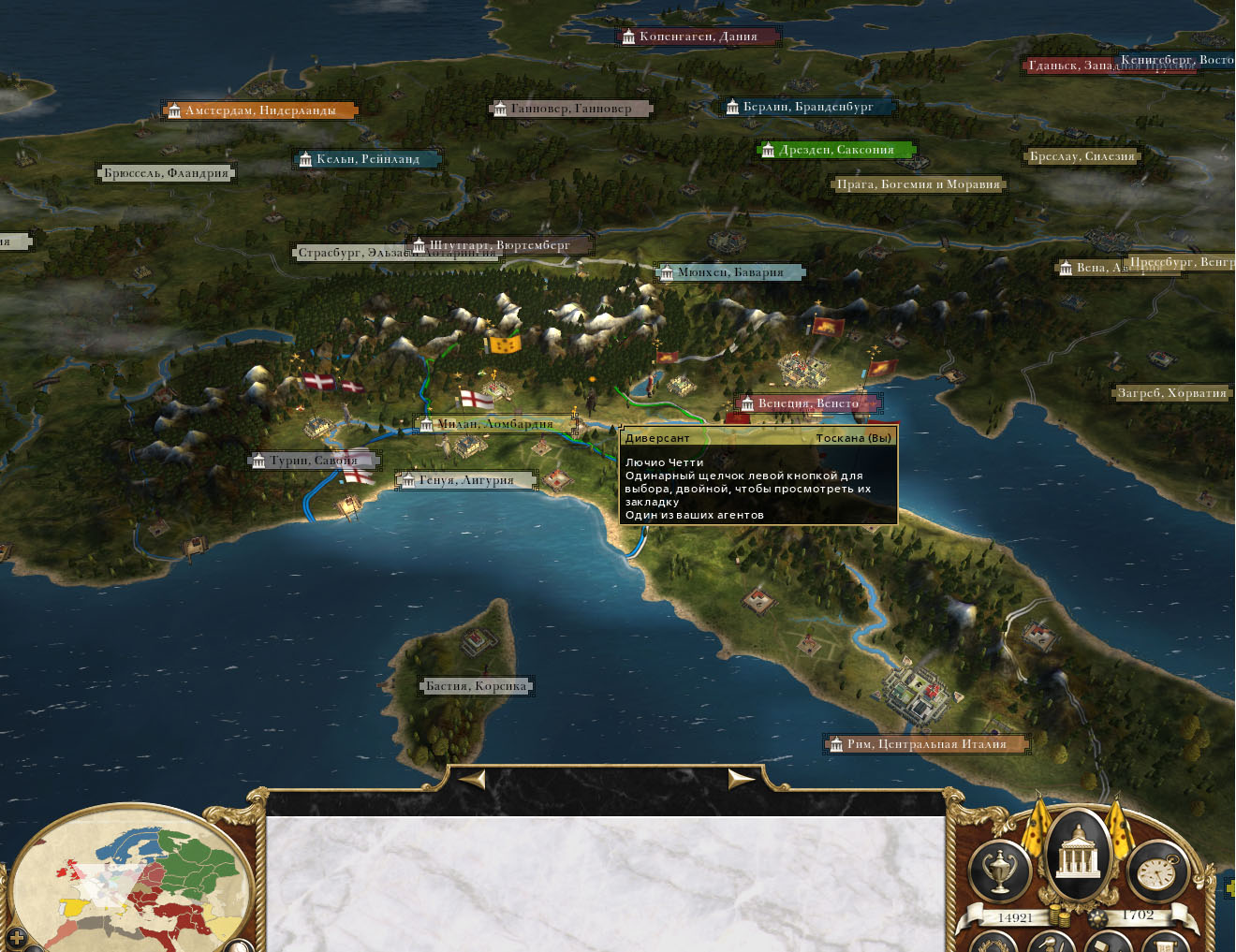The image size is (1236, 952).
Task: Select the right gold arrow on the panel
Action: (x=741, y=779)
